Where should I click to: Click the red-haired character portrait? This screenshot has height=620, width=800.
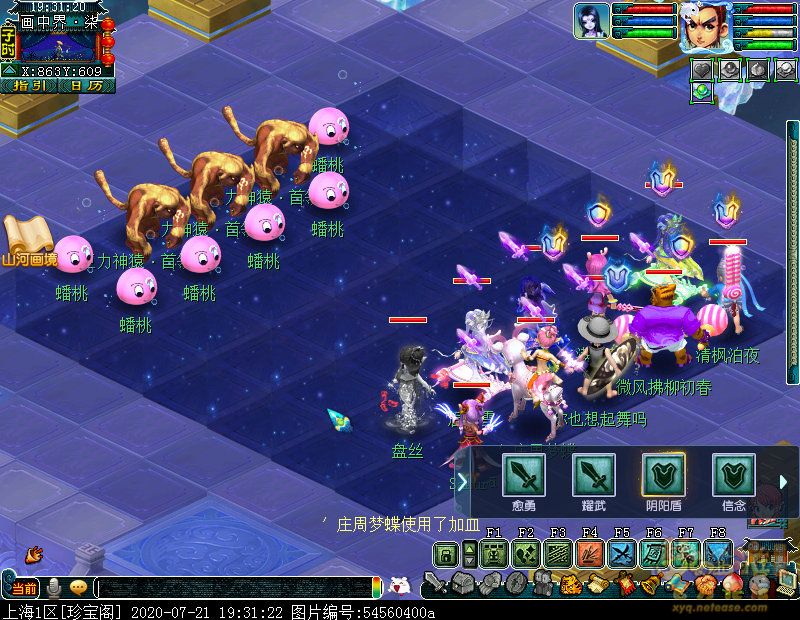pyautogui.click(x=706, y=27)
